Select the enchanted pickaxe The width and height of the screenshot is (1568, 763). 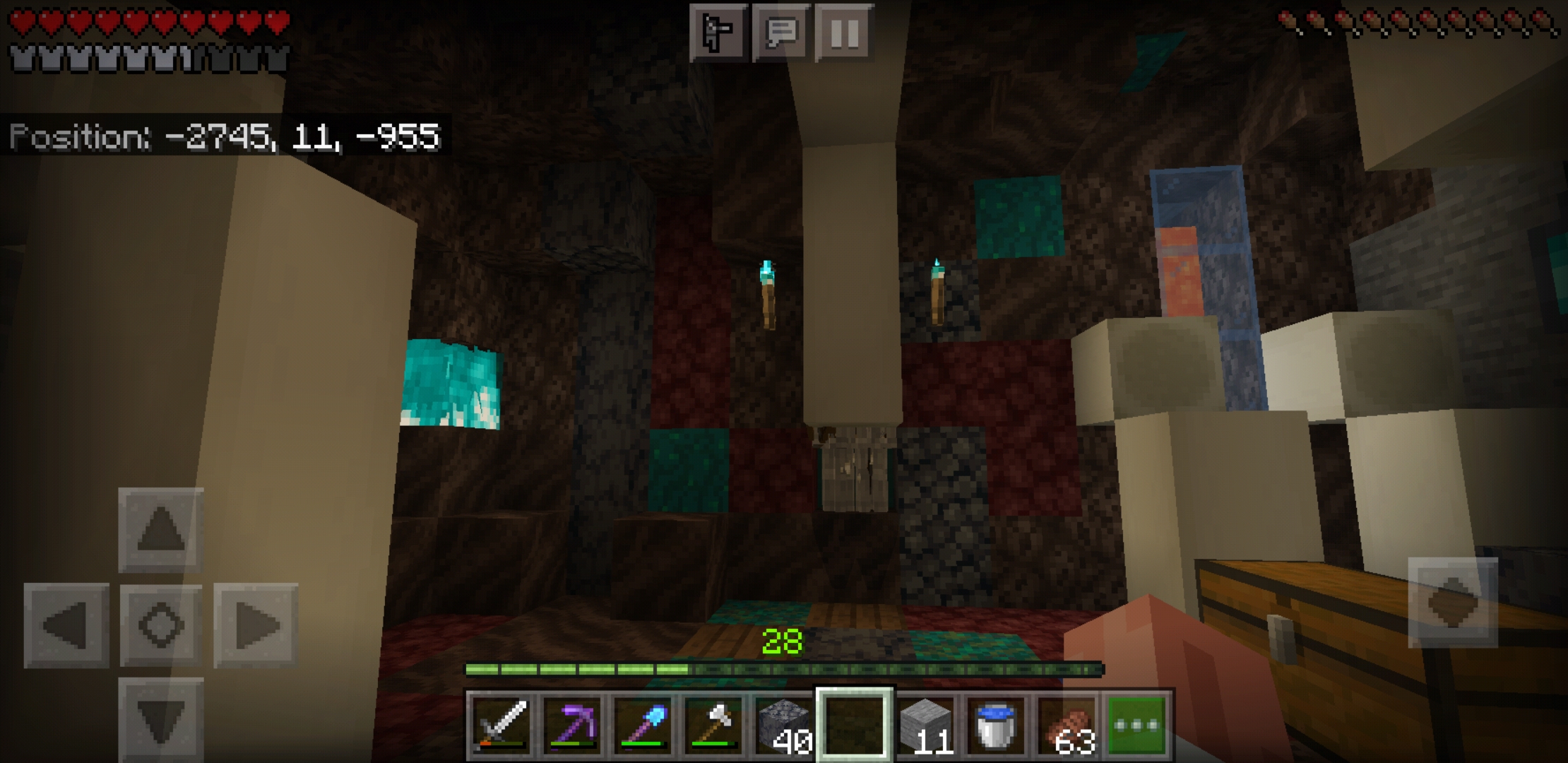click(x=574, y=723)
